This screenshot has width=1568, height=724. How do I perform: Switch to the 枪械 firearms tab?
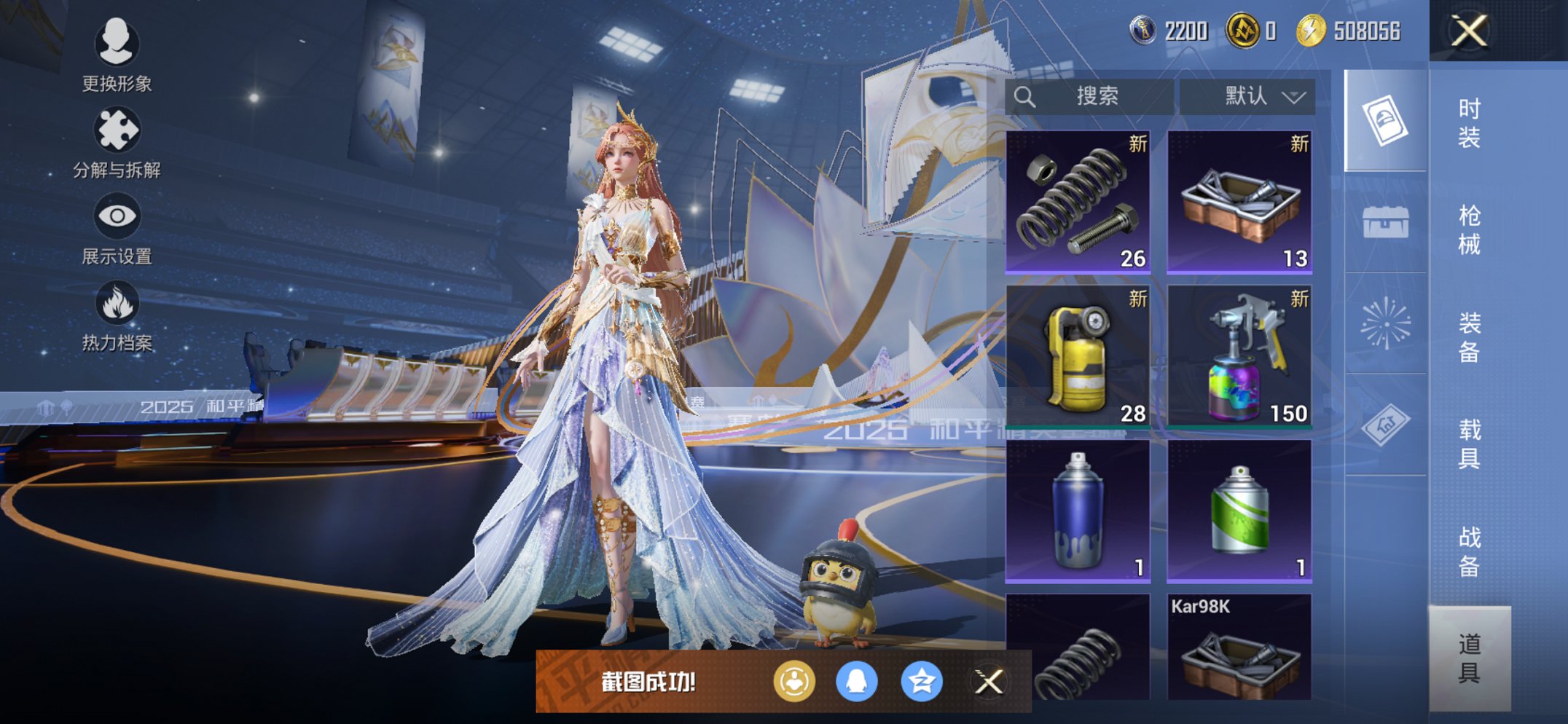coord(1469,229)
